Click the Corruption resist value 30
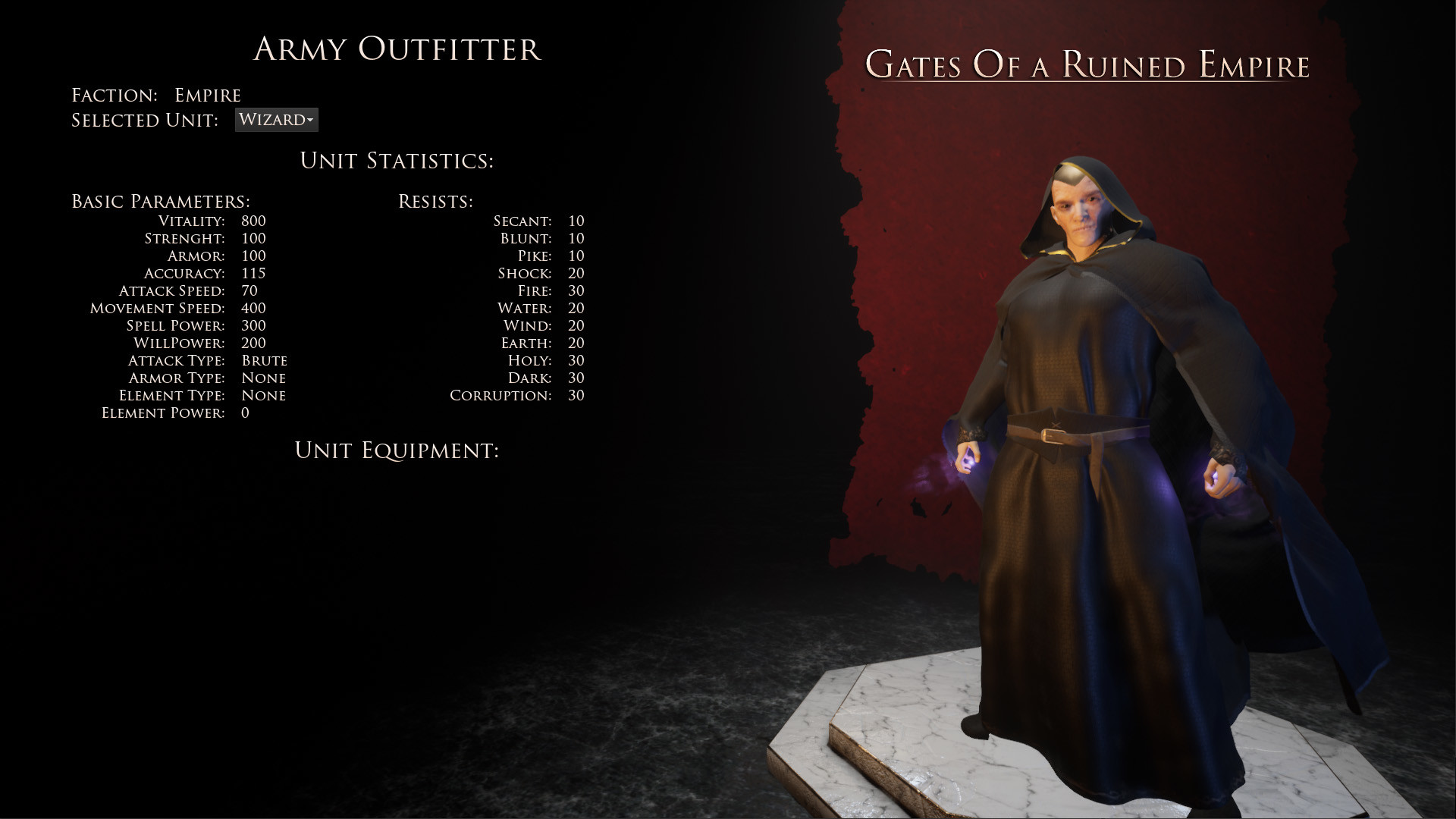 [576, 395]
